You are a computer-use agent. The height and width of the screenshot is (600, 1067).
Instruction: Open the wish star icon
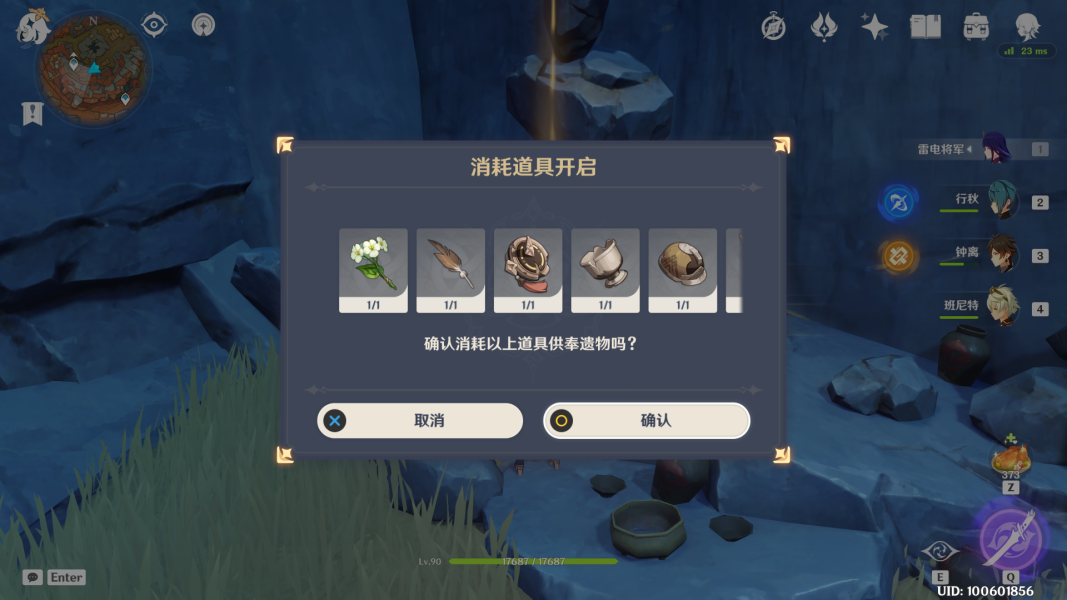coord(875,27)
